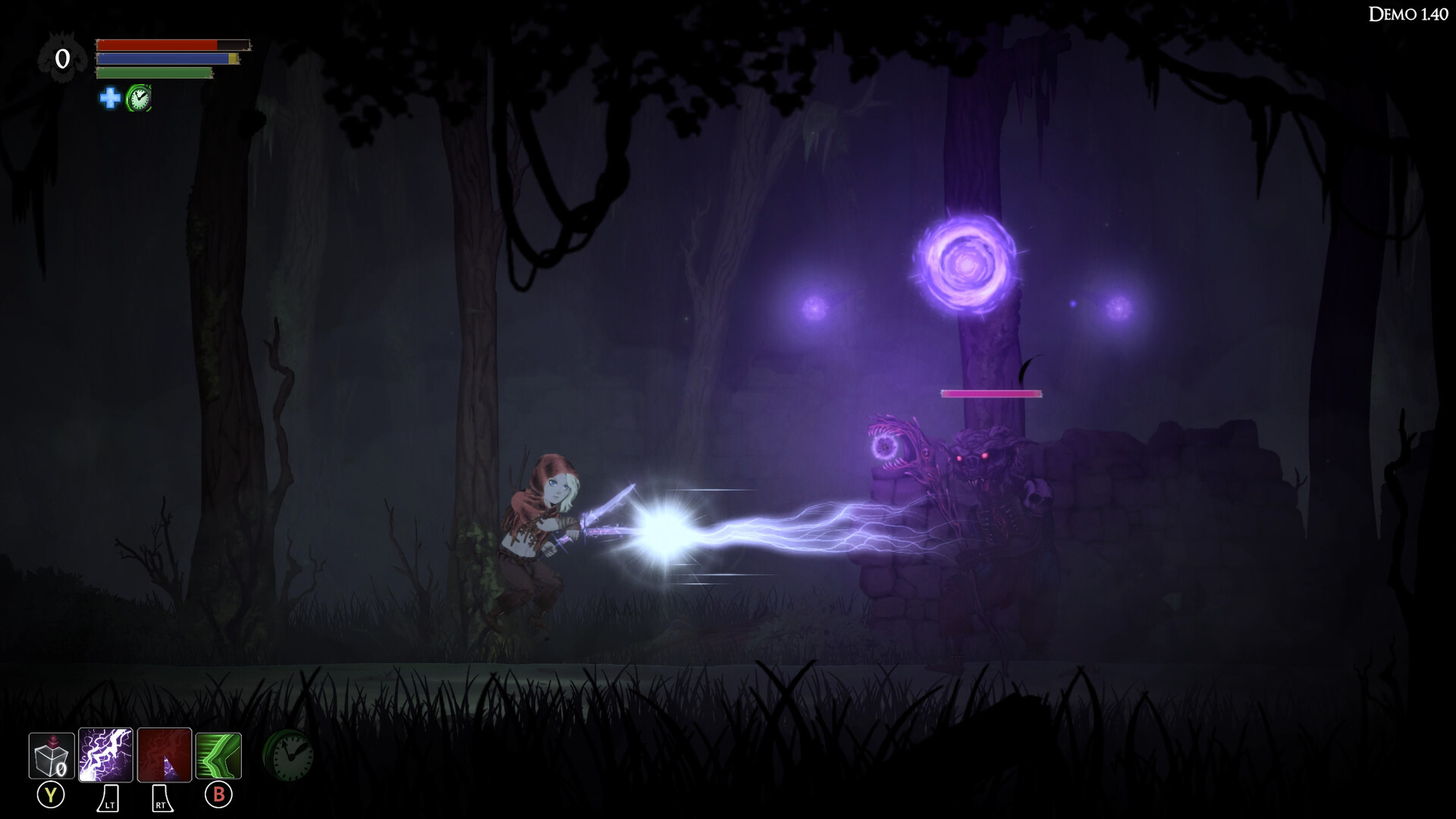Toggle the Y button prompt circle
The width and height of the screenshot is (1456, 819).
50,795
